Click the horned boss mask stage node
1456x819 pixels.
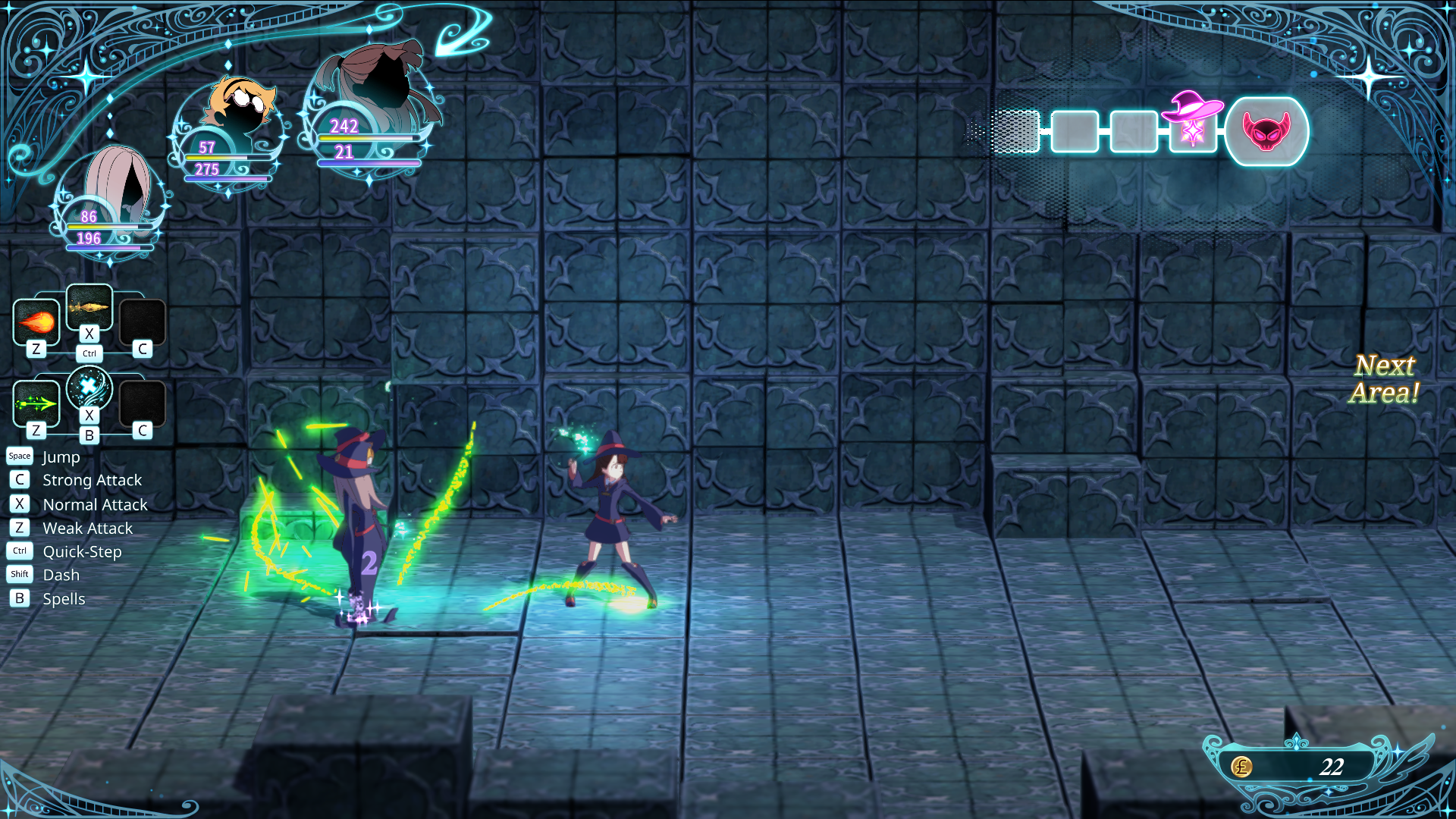click(x=1266, y=131)
